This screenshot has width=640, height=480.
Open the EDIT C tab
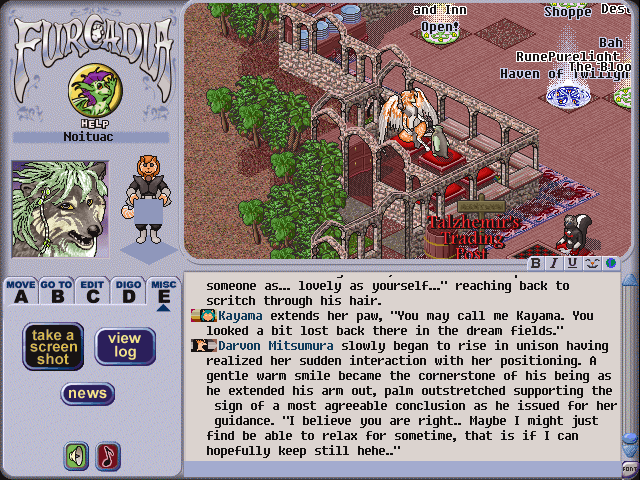click(93, 291)
